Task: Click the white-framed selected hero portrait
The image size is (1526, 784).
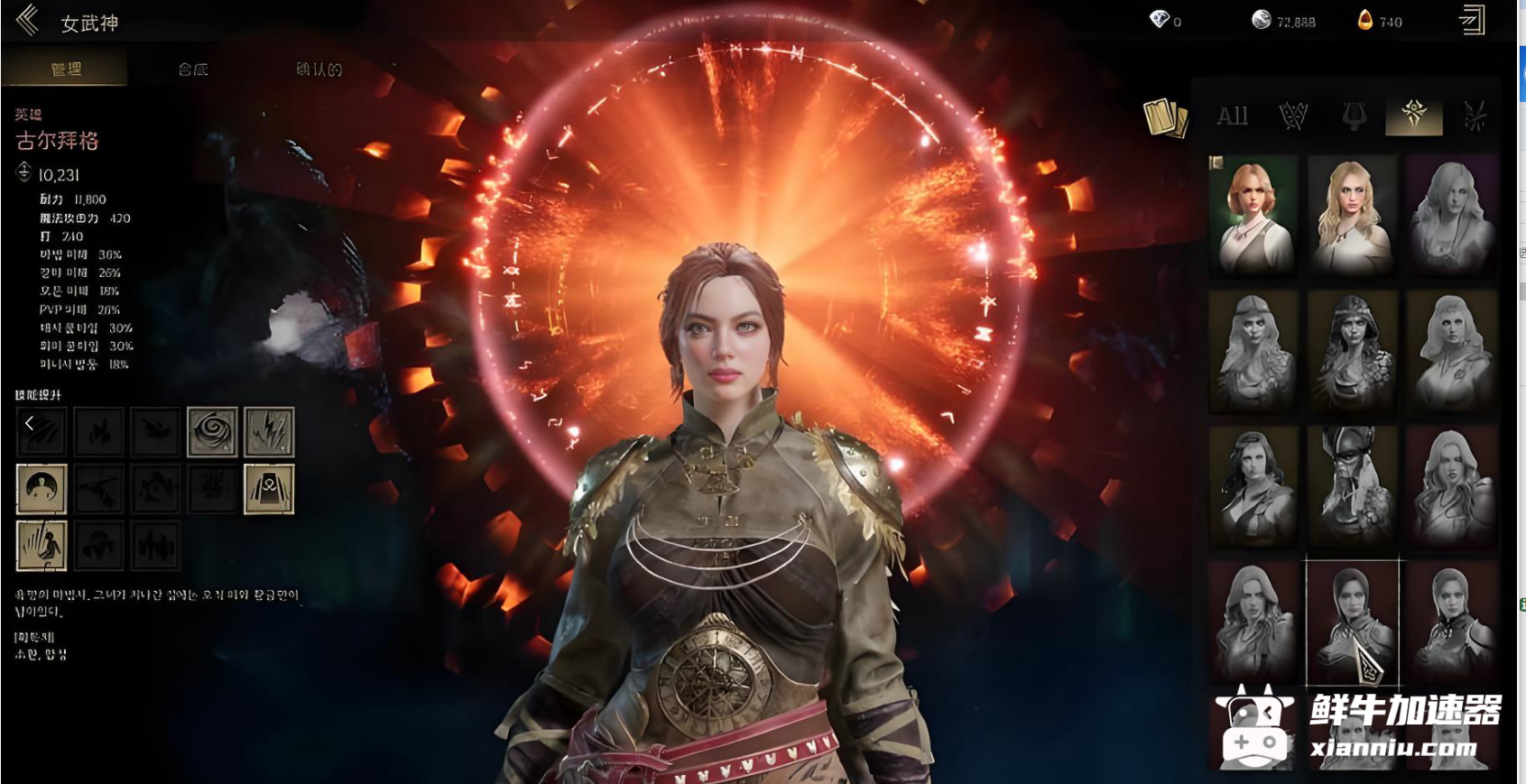Action: pos(1352,621)
